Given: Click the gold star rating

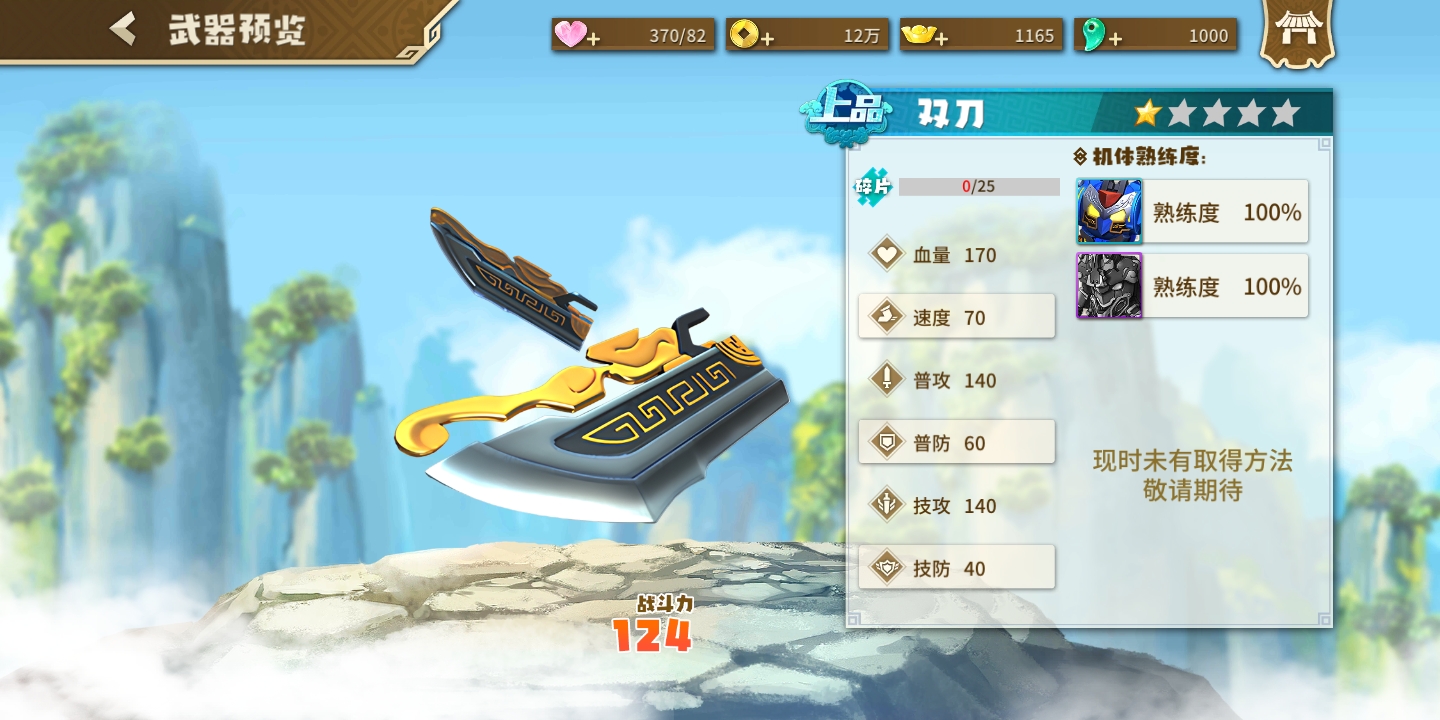Looking at the screenshot, I should 1147,113.
